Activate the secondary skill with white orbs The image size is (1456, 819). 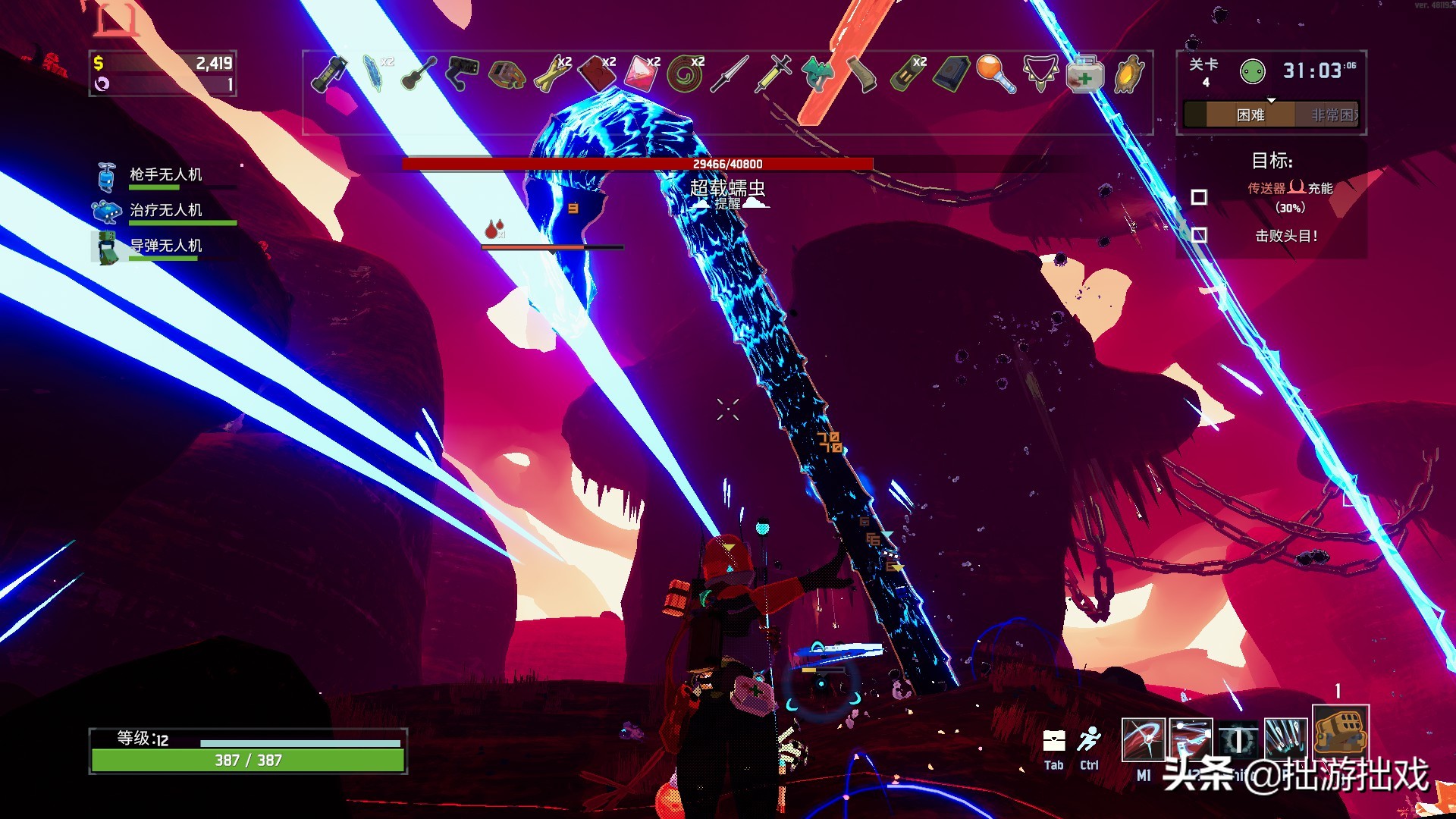click(1191, 739)
